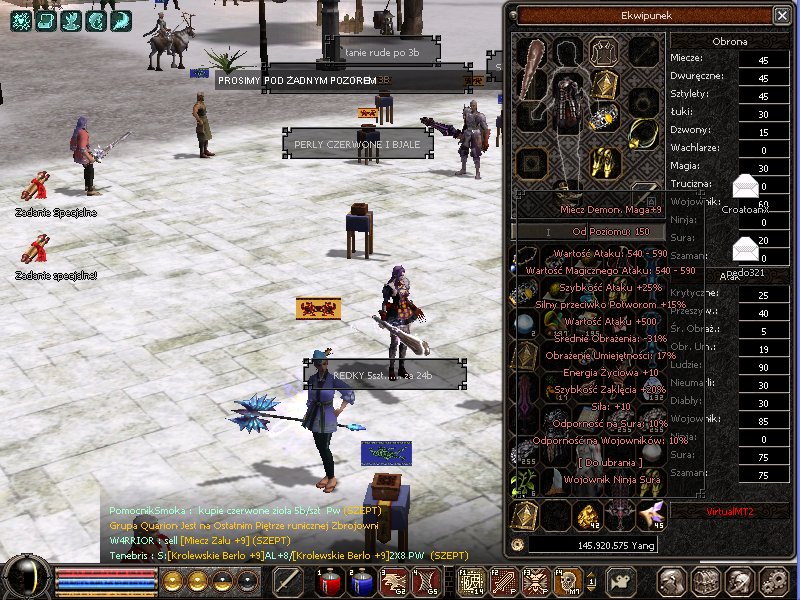Select the gold ore stack of 42
This screenshot has width=800, height=600.
coord(589,515)
